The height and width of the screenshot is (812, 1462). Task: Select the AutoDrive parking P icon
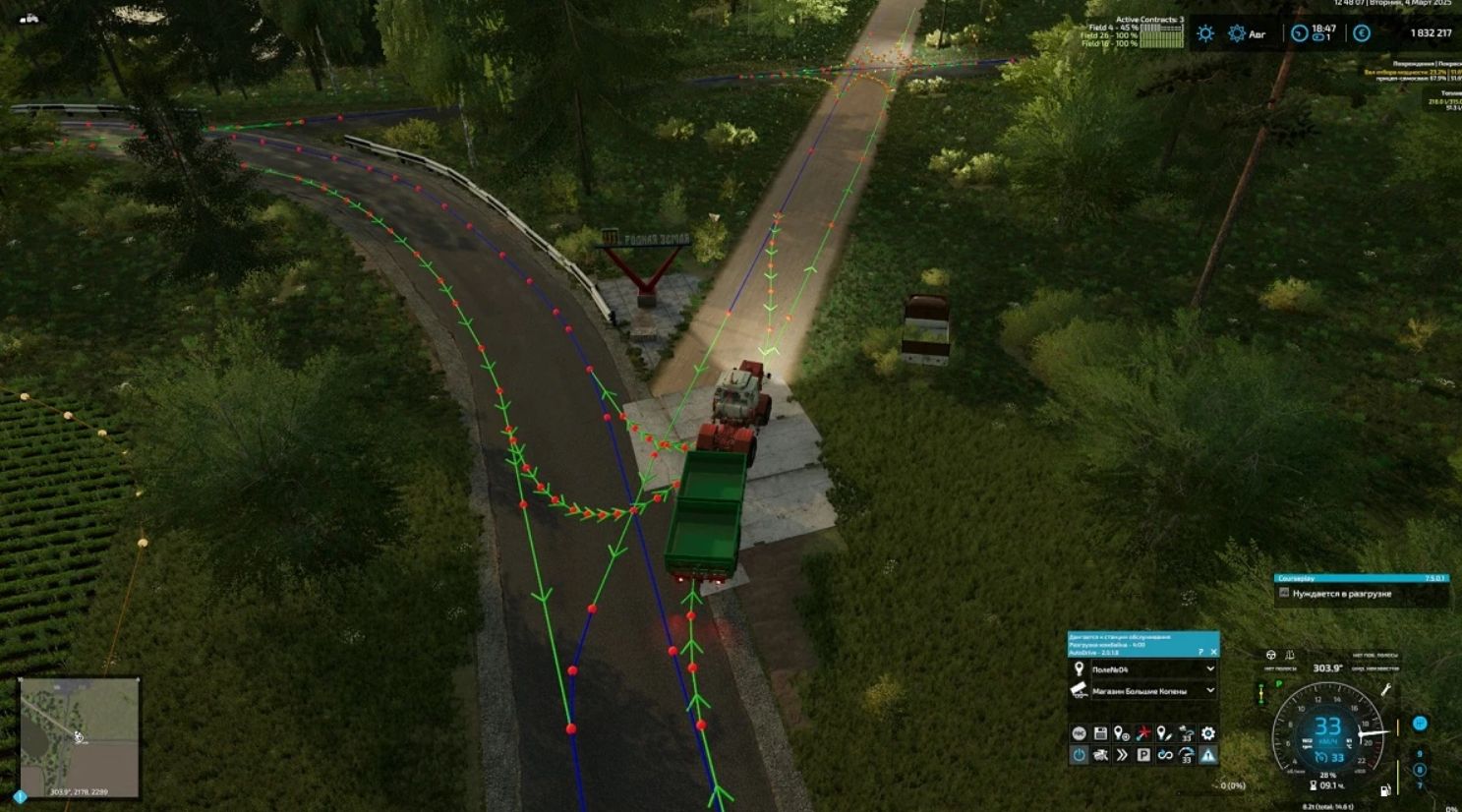coord(1143,755)
